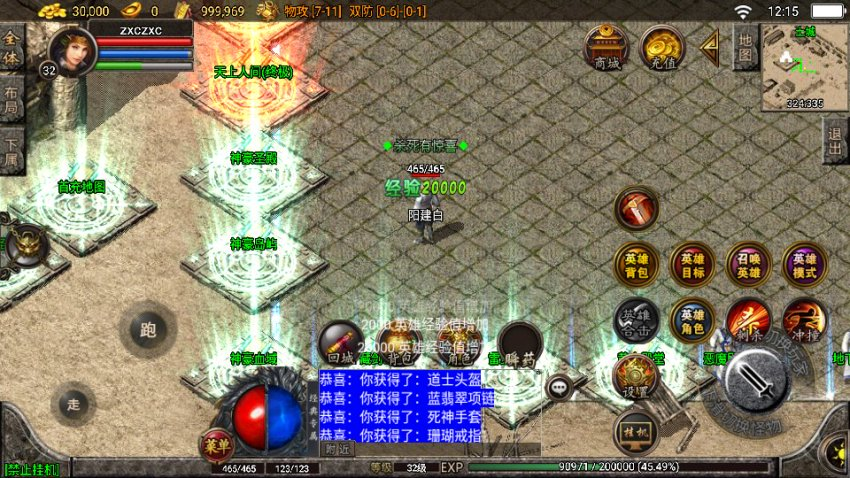Open the 充值 recharge screen
Image resolution: width=850 pixels, height=478 pixels.
(661, 47)
